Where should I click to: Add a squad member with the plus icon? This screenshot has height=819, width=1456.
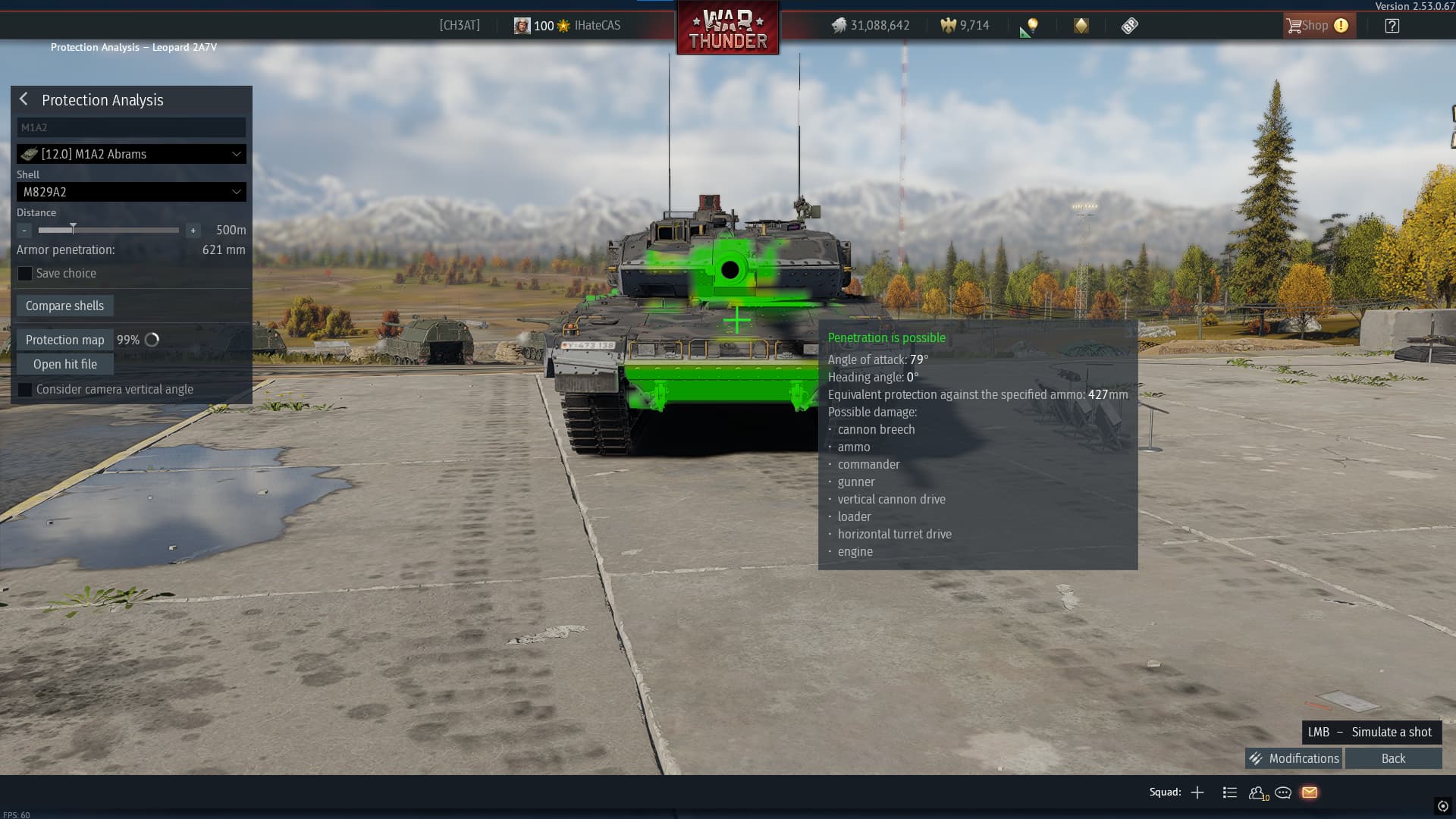pos(1197,792)
